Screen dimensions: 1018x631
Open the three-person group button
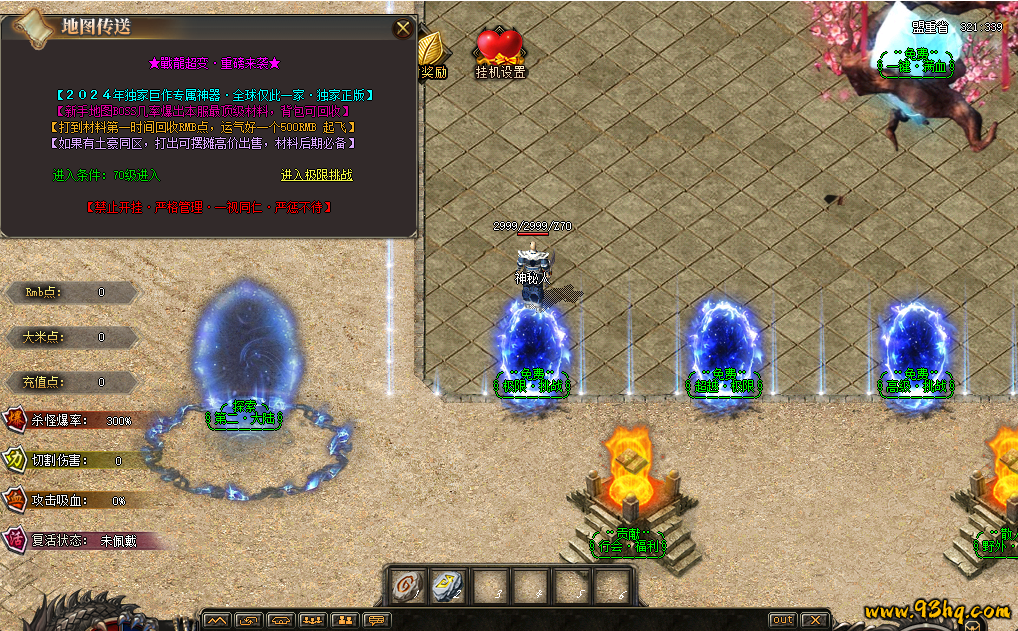click(x=313, y=620)
